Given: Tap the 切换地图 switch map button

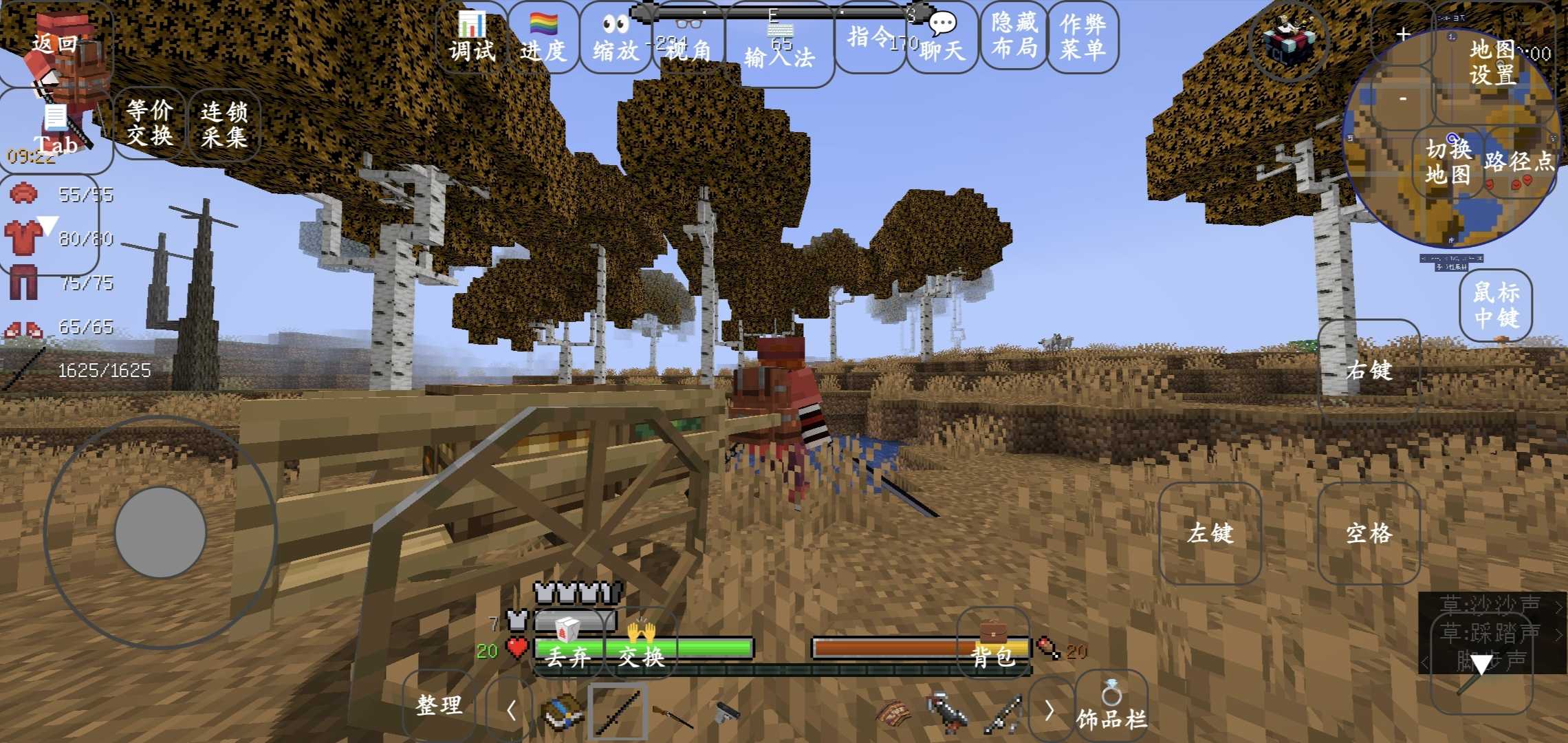Looking at the screenshot, I should [x=1448, y=162].
